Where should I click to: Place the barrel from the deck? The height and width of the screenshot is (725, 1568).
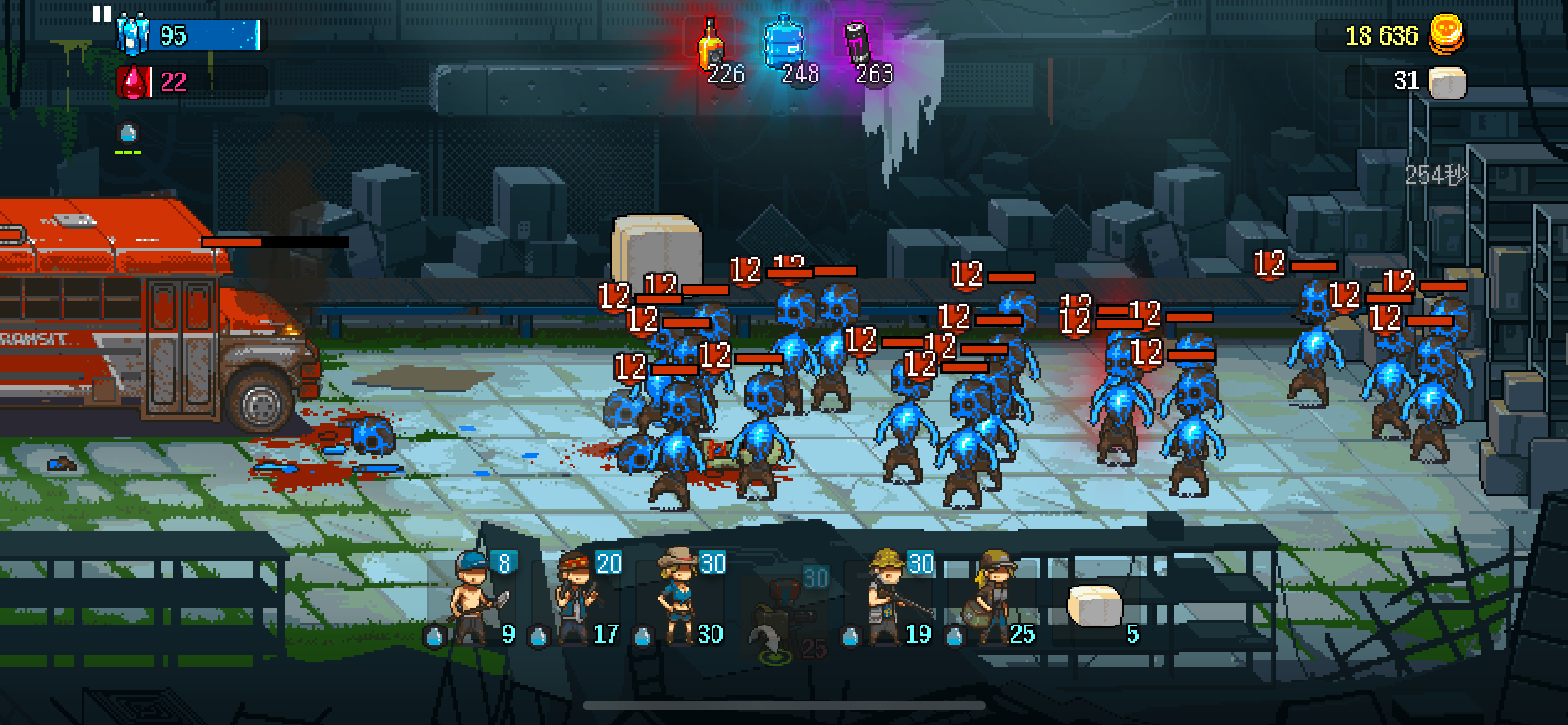coord(1096,607)
